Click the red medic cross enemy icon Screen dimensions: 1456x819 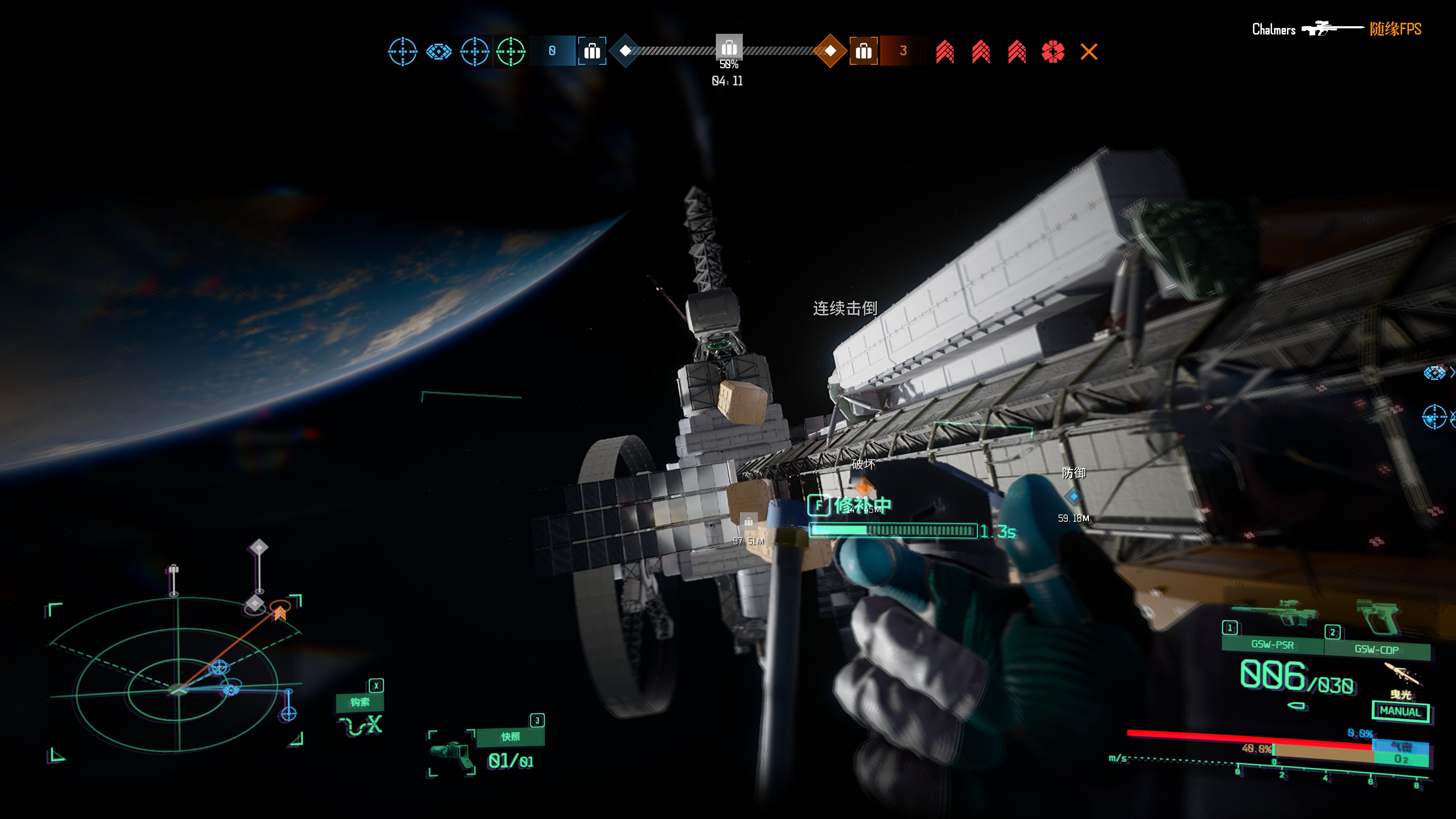(x=1053, y=52)
